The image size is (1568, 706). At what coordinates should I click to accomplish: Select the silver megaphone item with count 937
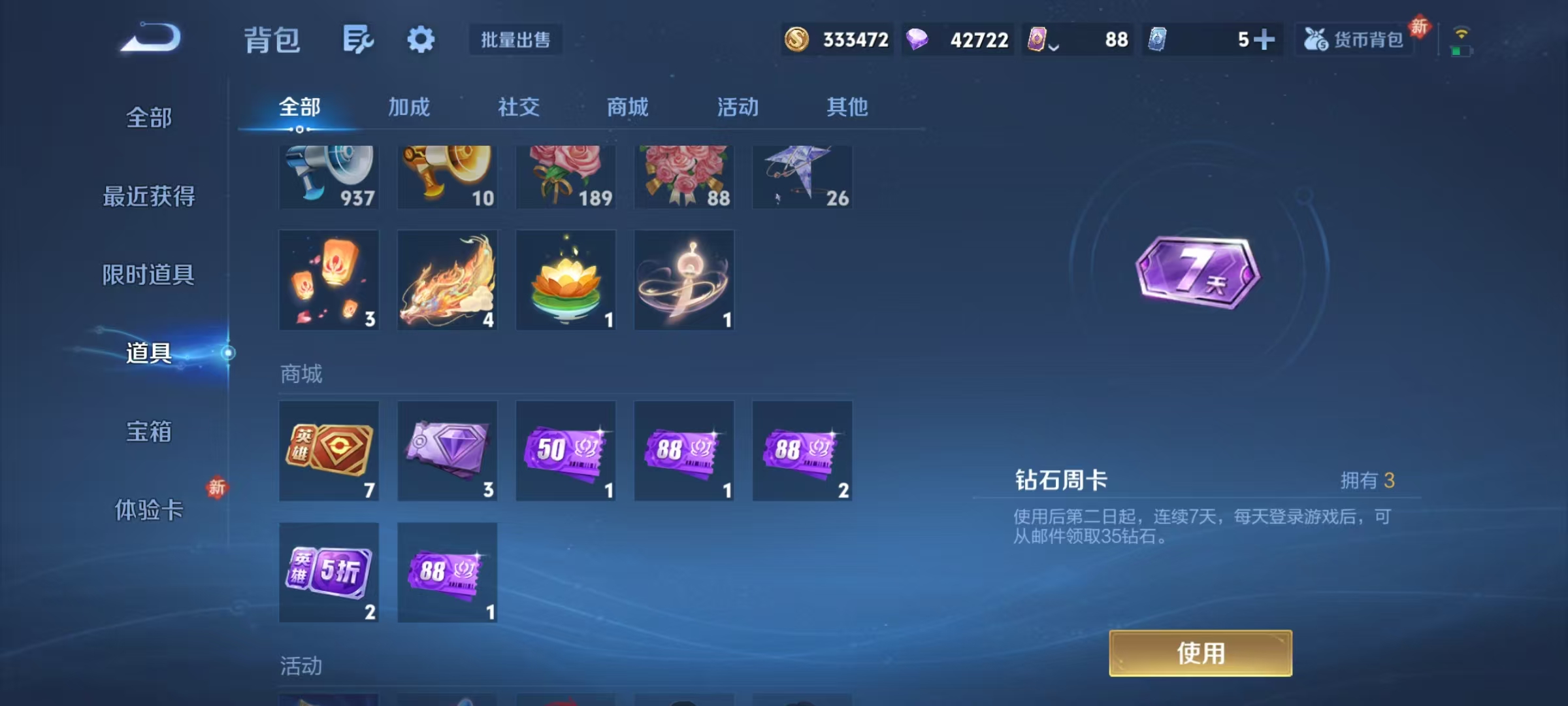click(329, 175)
